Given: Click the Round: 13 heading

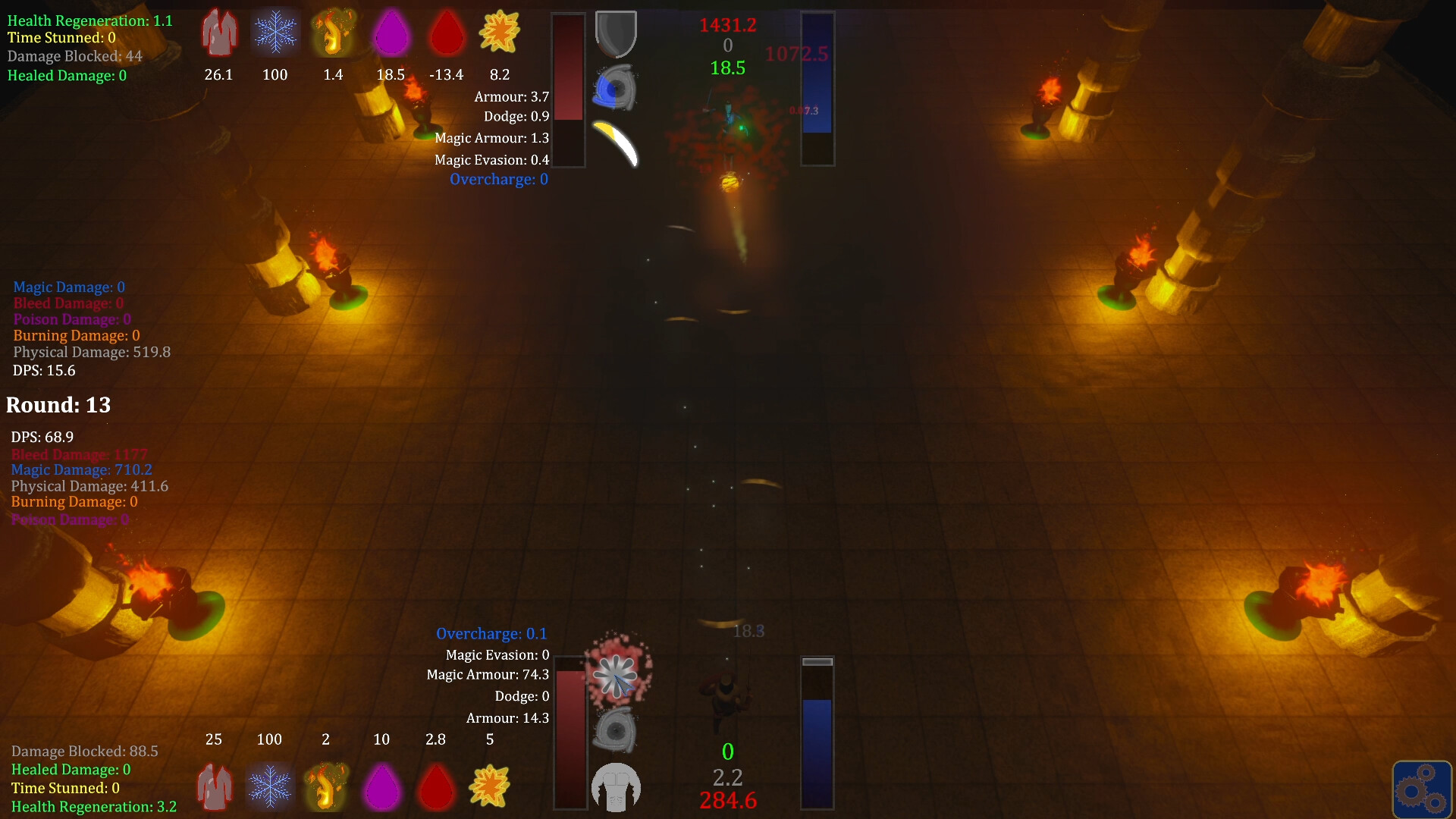Looking at the screenshot, I should (58, 405).
